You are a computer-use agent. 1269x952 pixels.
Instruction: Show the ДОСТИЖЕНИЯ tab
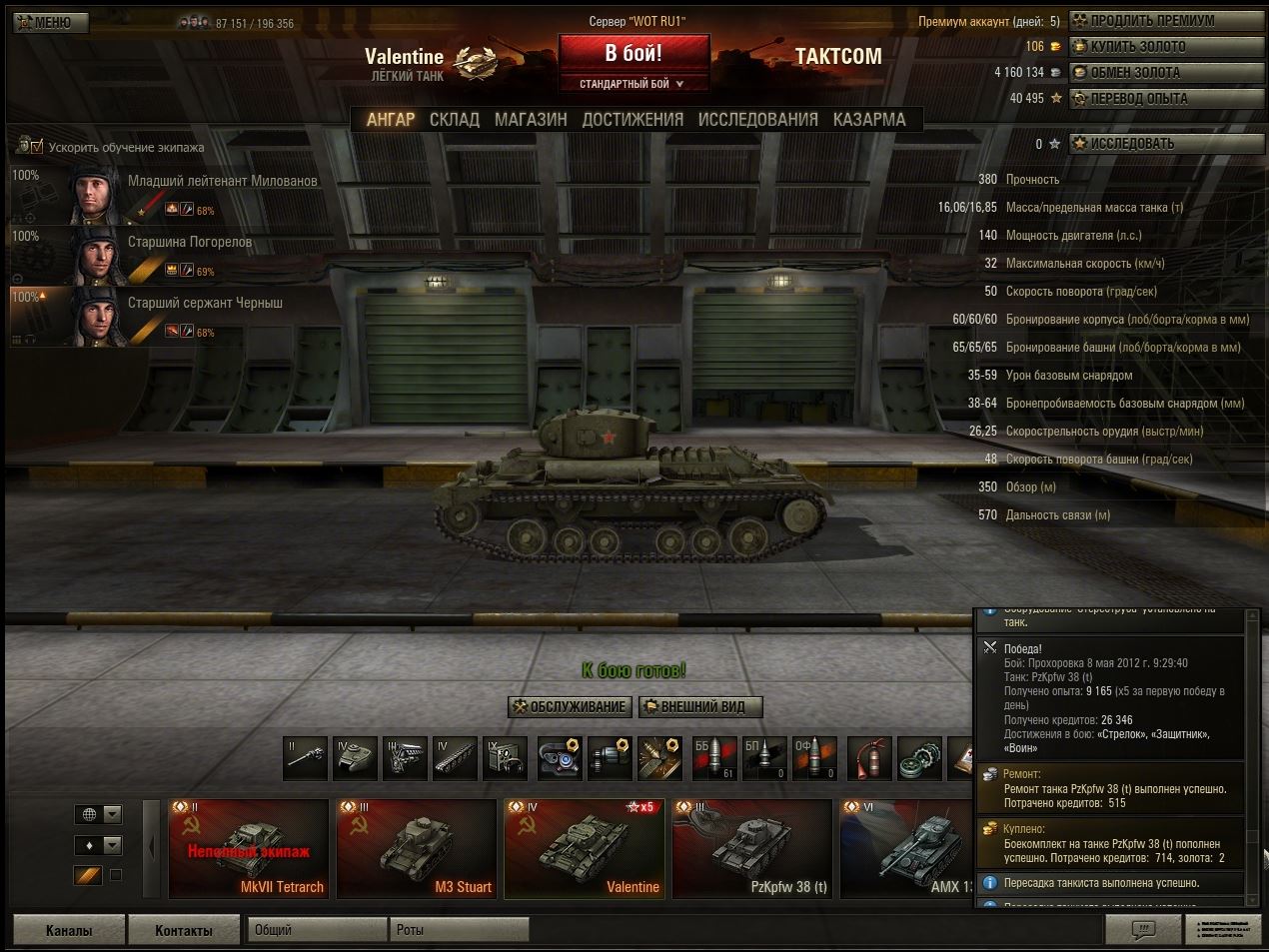pyautogui.click(x=633, y=119)
